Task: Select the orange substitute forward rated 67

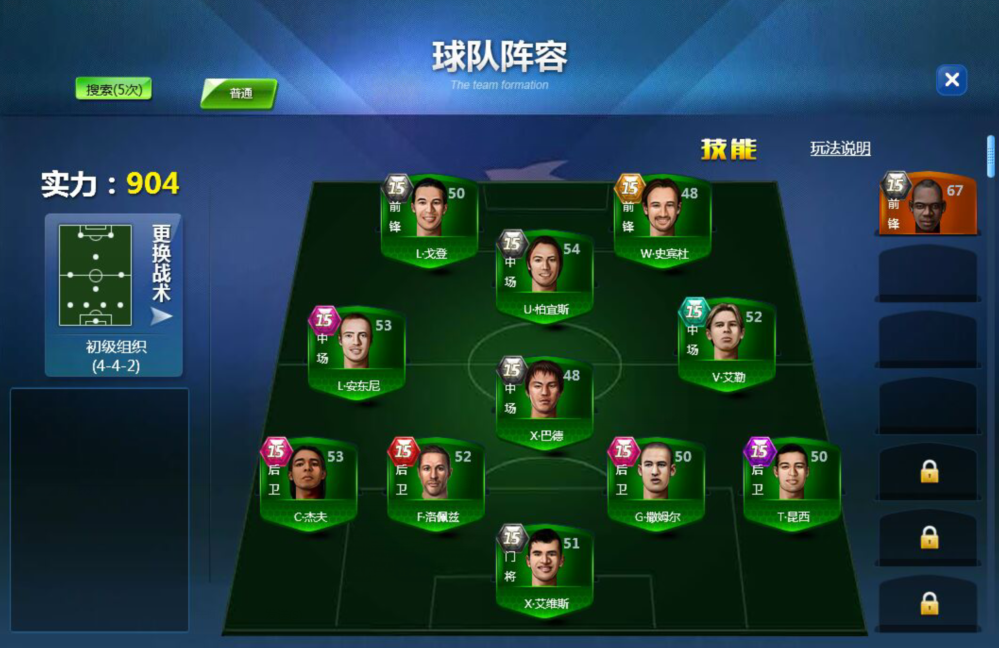Action: click(x=926, y=204)
